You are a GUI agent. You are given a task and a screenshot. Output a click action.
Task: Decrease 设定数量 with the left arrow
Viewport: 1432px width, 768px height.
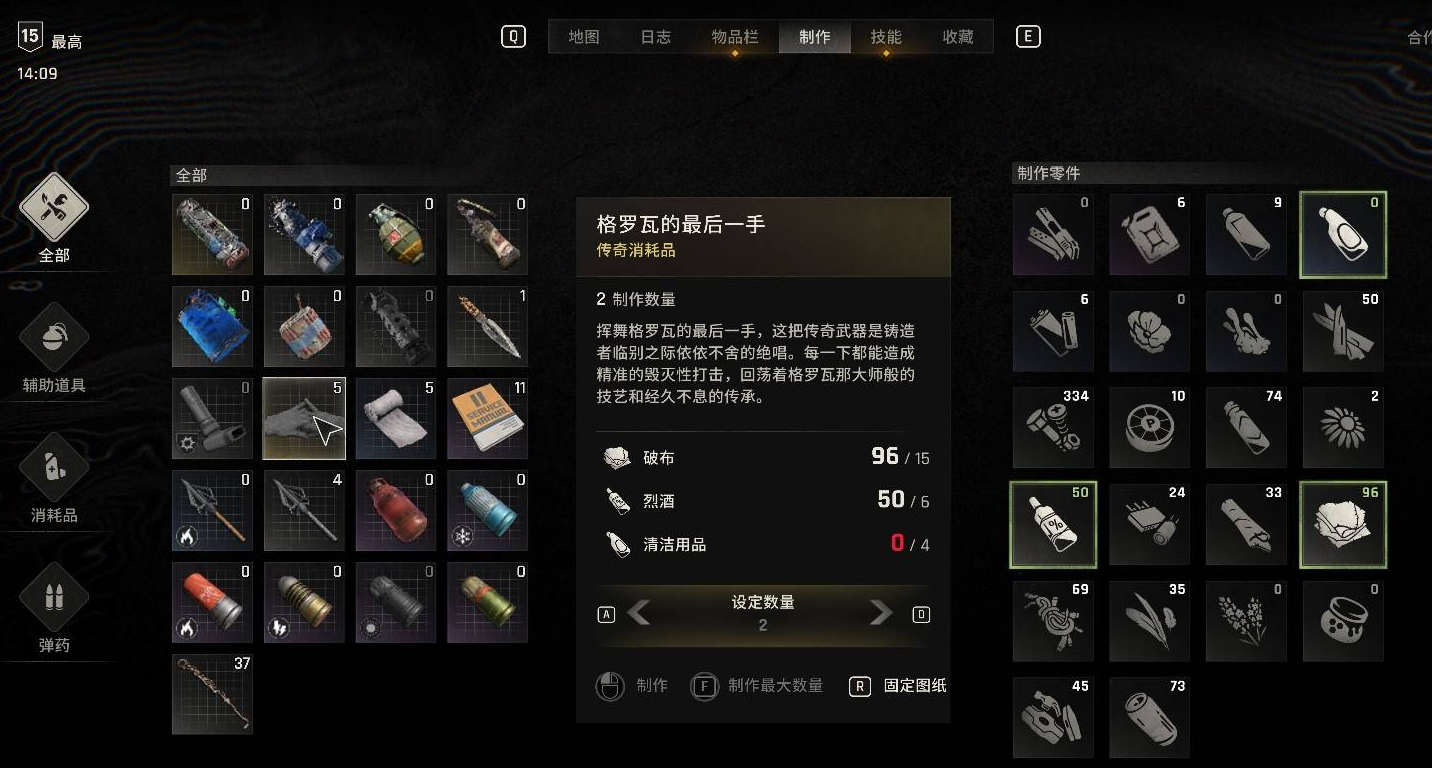click(x=641, y=613)
